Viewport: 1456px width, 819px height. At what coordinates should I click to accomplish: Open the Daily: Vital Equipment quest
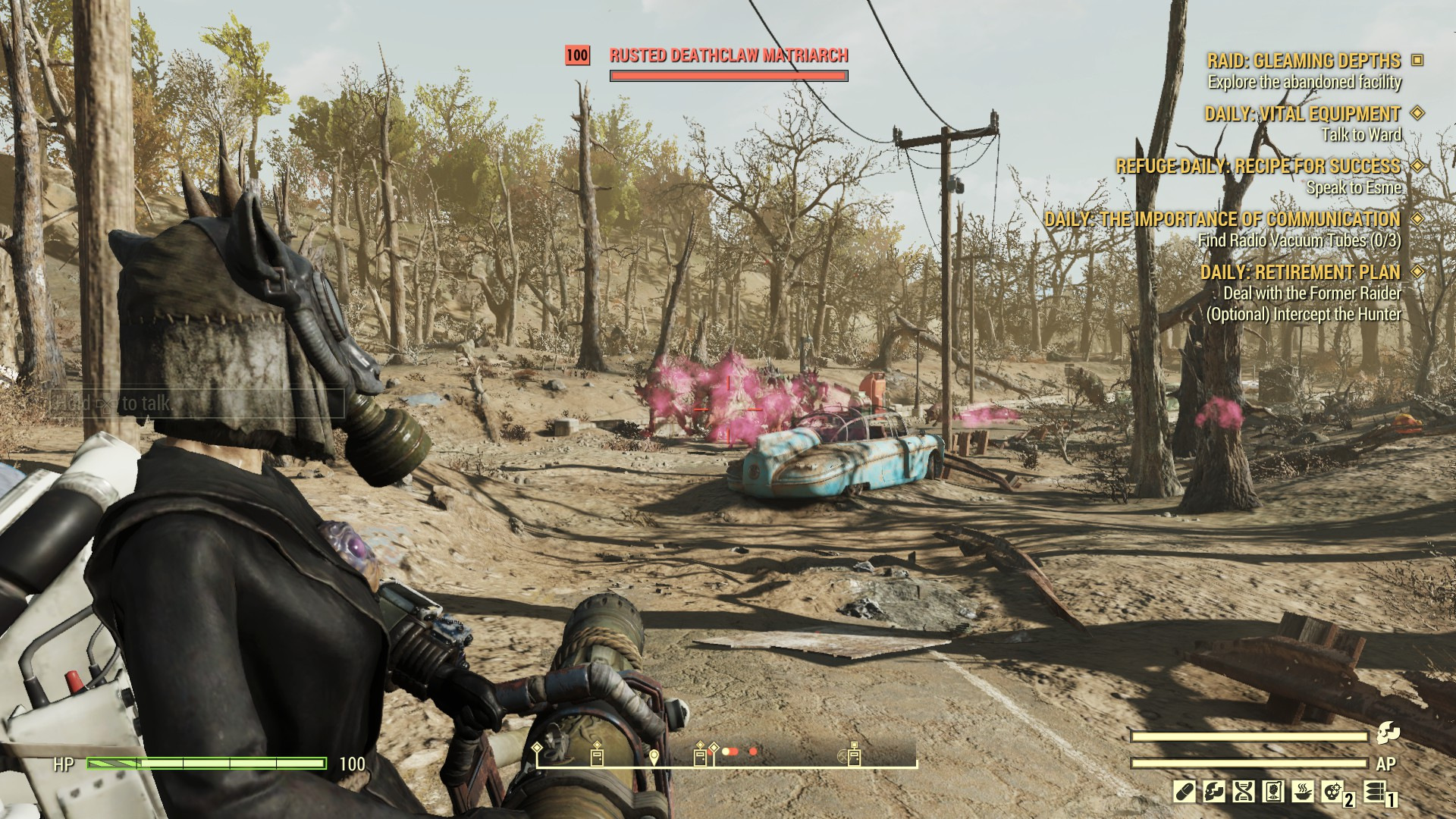tap(1302, 114)
